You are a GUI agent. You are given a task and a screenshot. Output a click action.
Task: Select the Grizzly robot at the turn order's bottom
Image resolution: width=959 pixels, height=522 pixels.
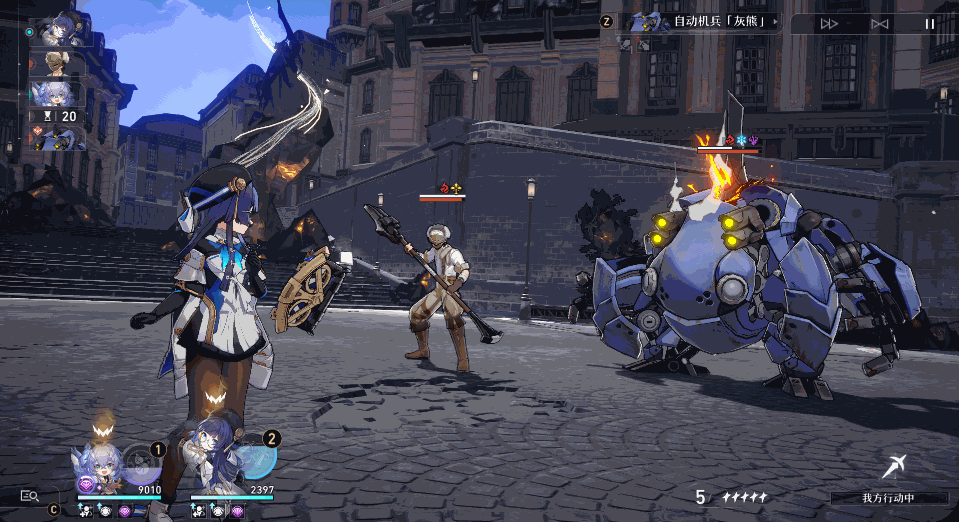point(58,138)
